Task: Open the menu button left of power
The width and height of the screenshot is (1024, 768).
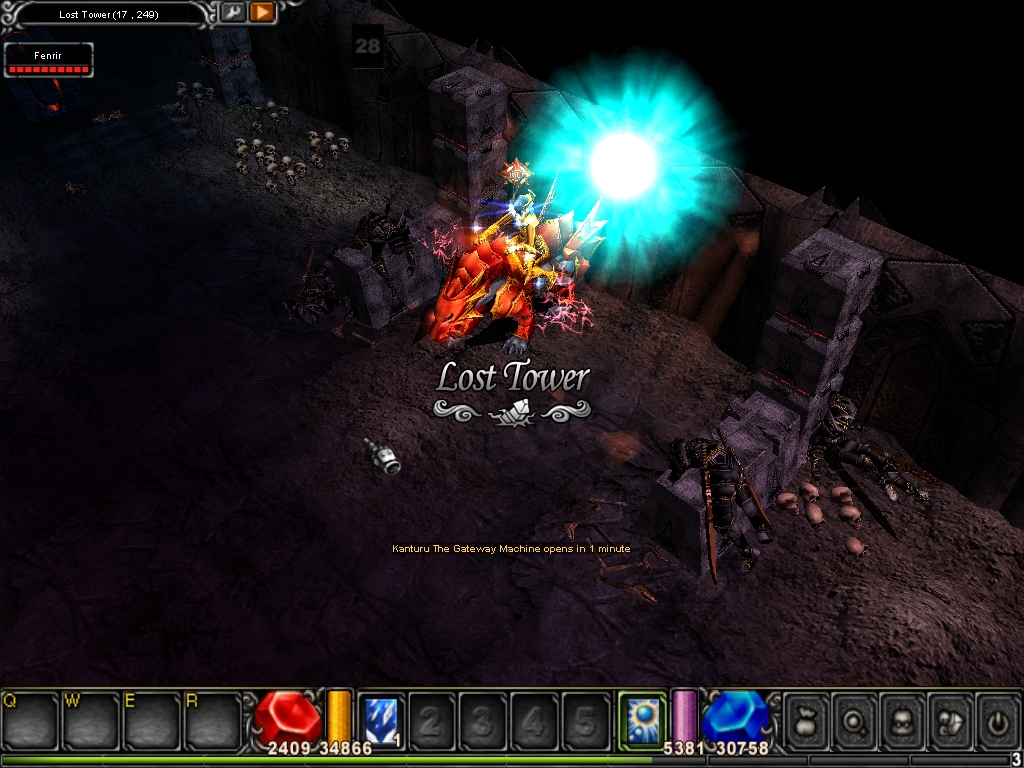Action: point(950,720)
